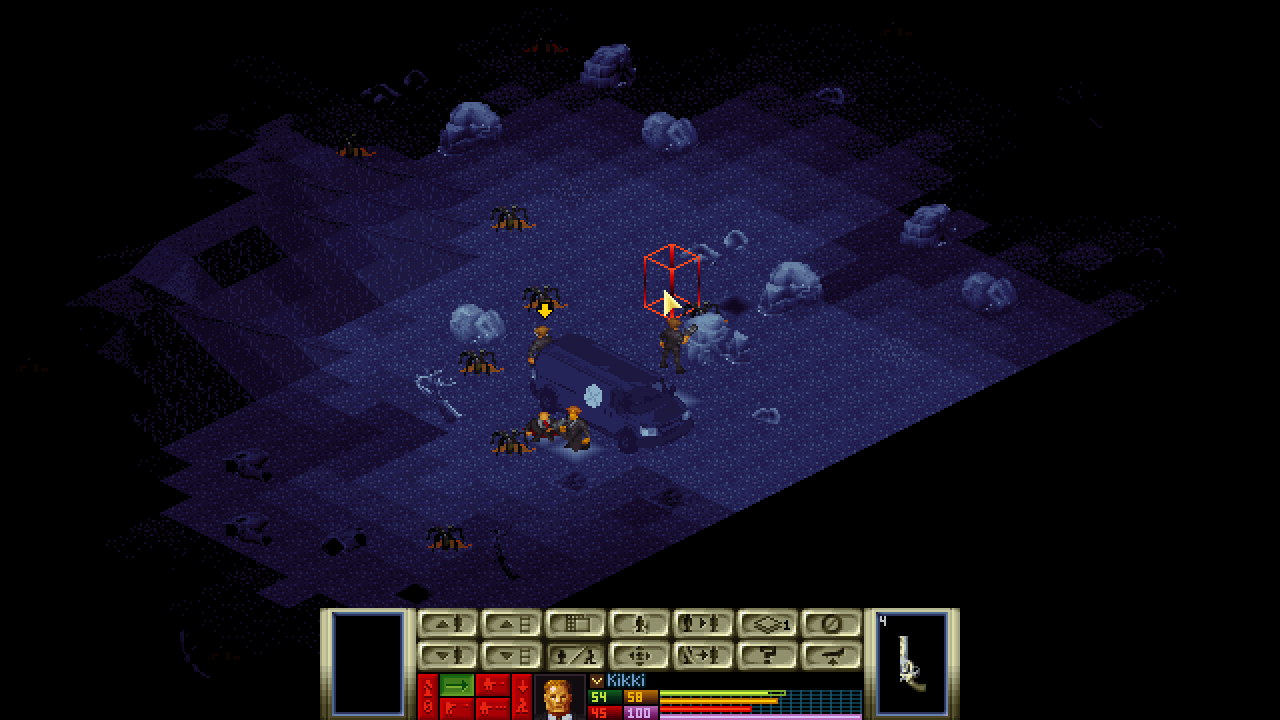This screenshot has width=1280, height=720.
Task: Move the soldier up one level
Action: pos(447,624)
